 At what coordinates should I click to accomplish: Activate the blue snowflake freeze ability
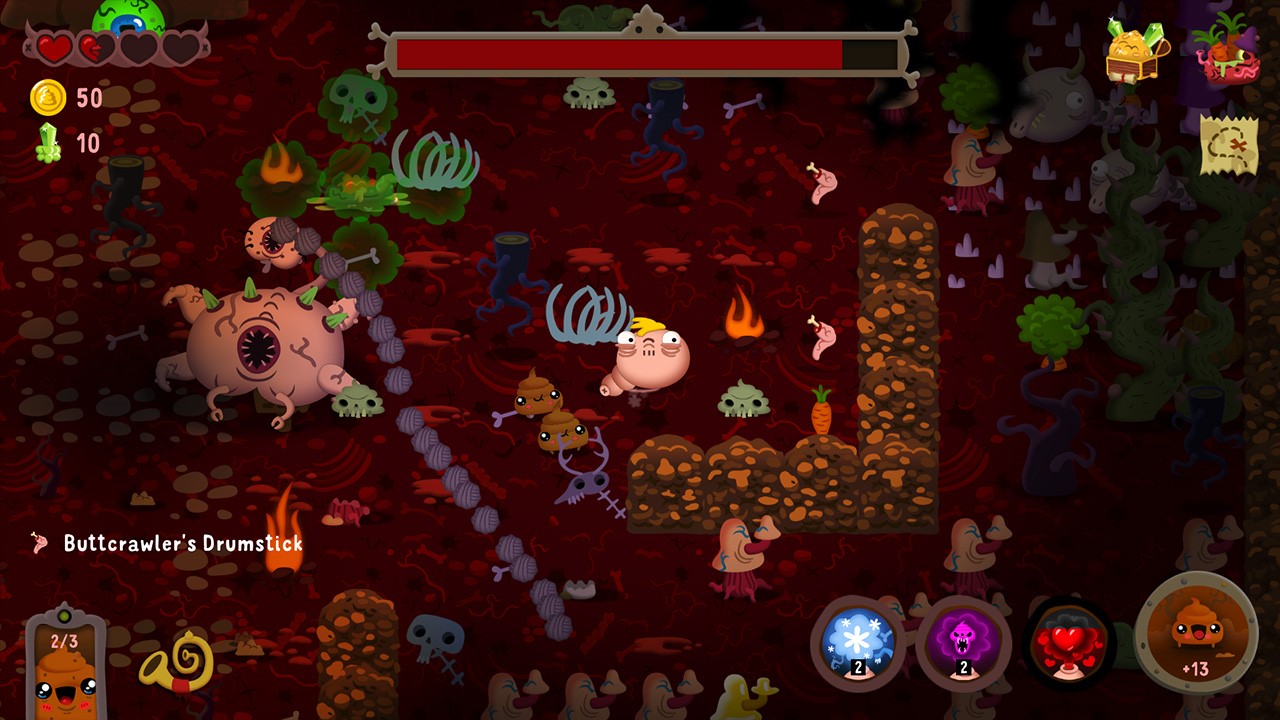(857, 642)
